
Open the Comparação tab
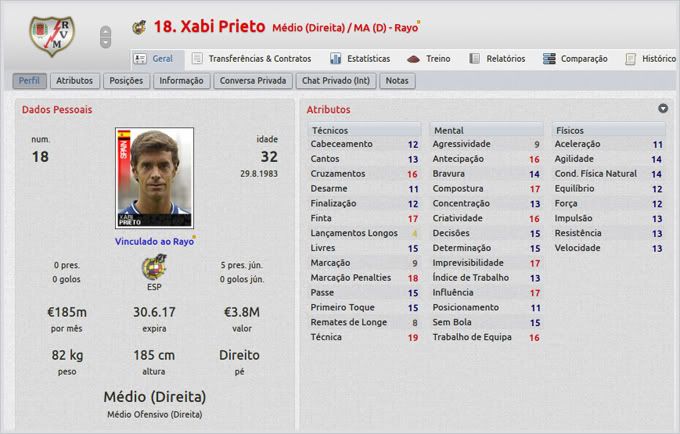click(x=575, y=59)
